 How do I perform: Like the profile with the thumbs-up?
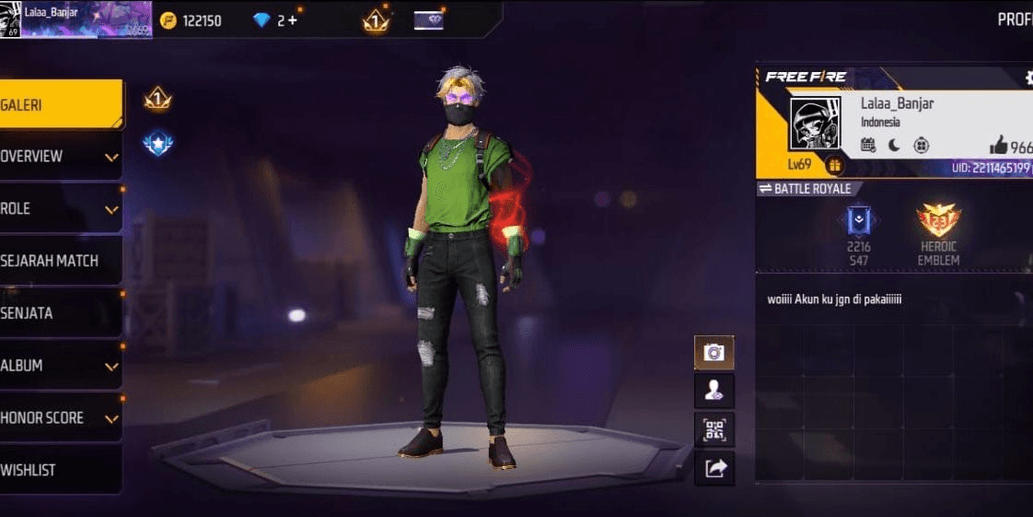coord(999,146)
